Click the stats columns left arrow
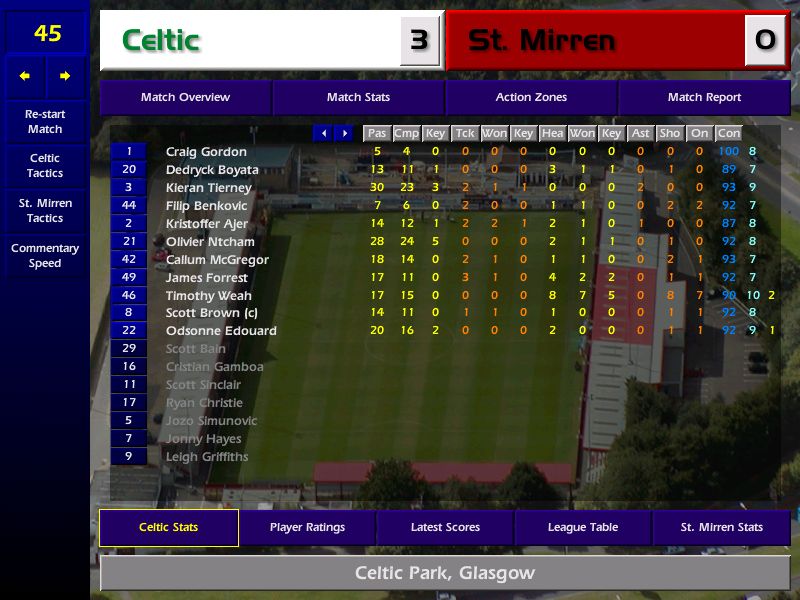 [x=323, y=133]
